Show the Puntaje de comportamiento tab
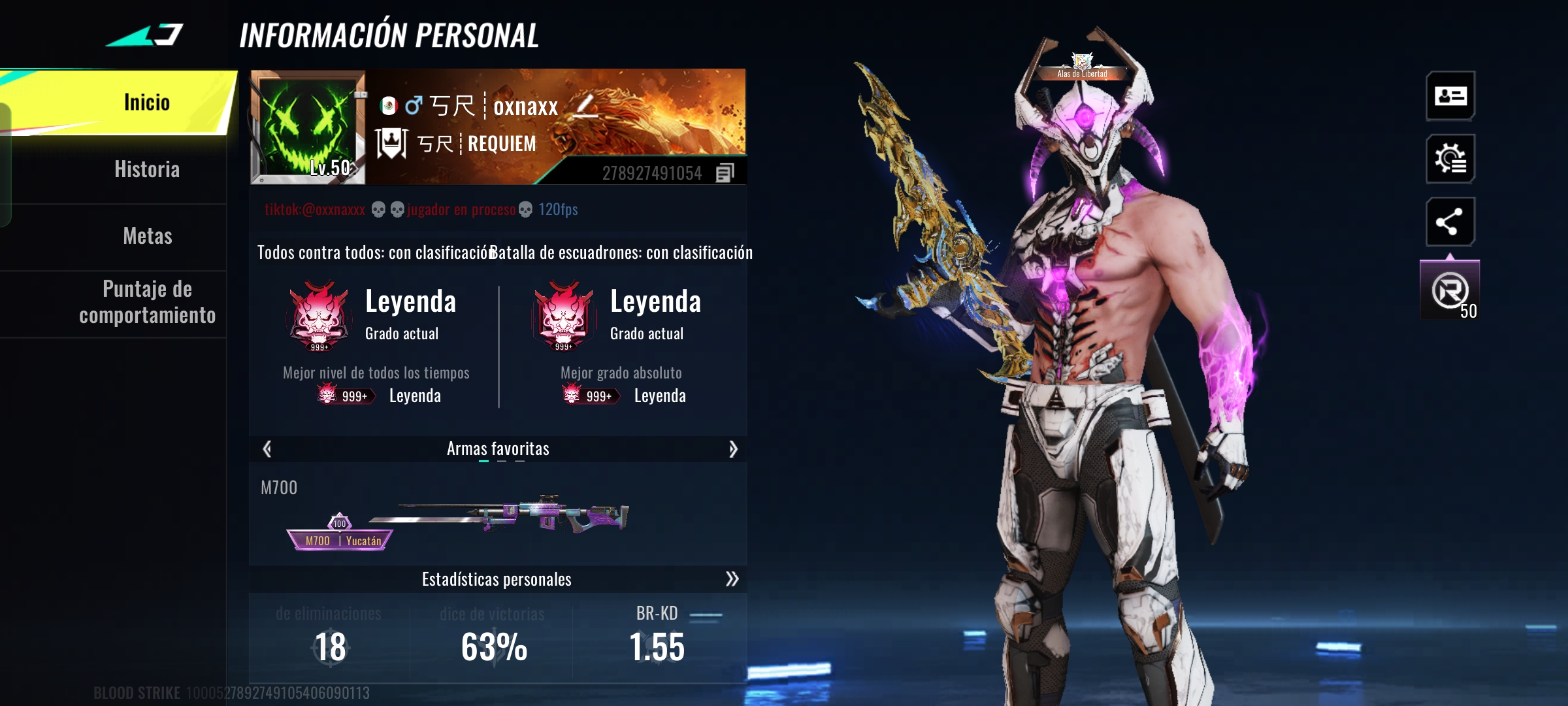 coord(147,302)
